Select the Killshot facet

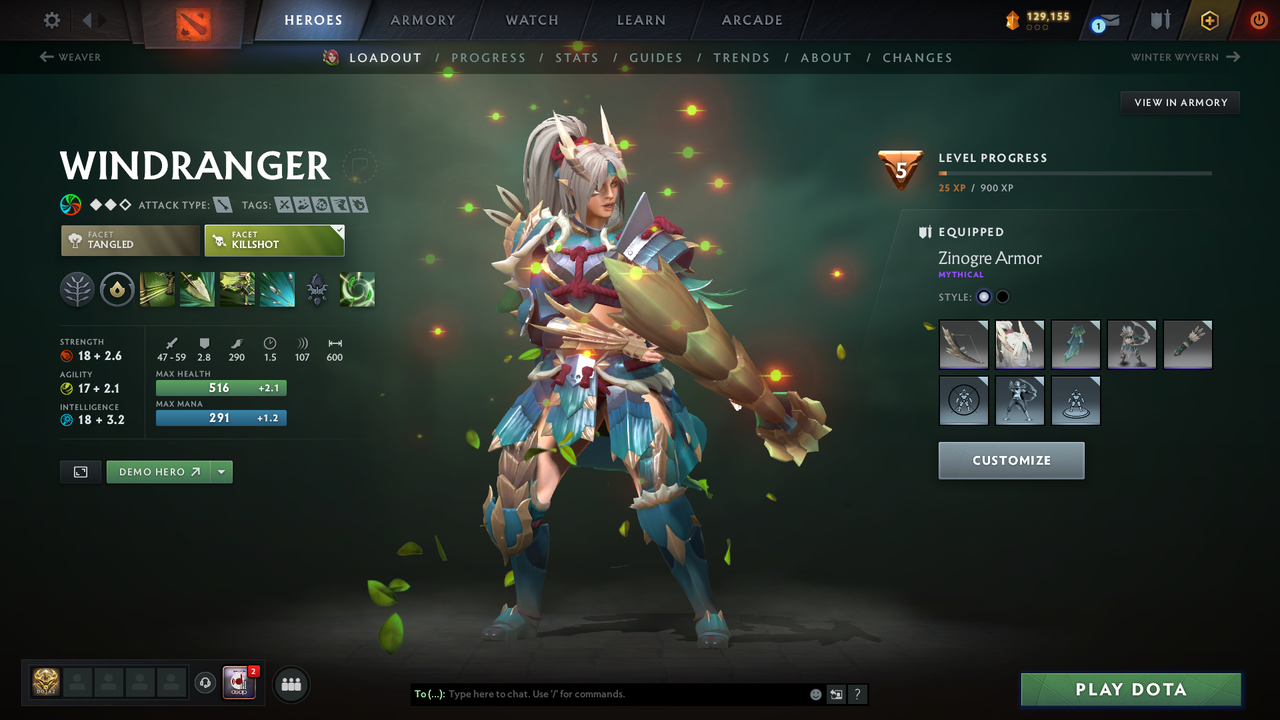click(x=274, y=240)
